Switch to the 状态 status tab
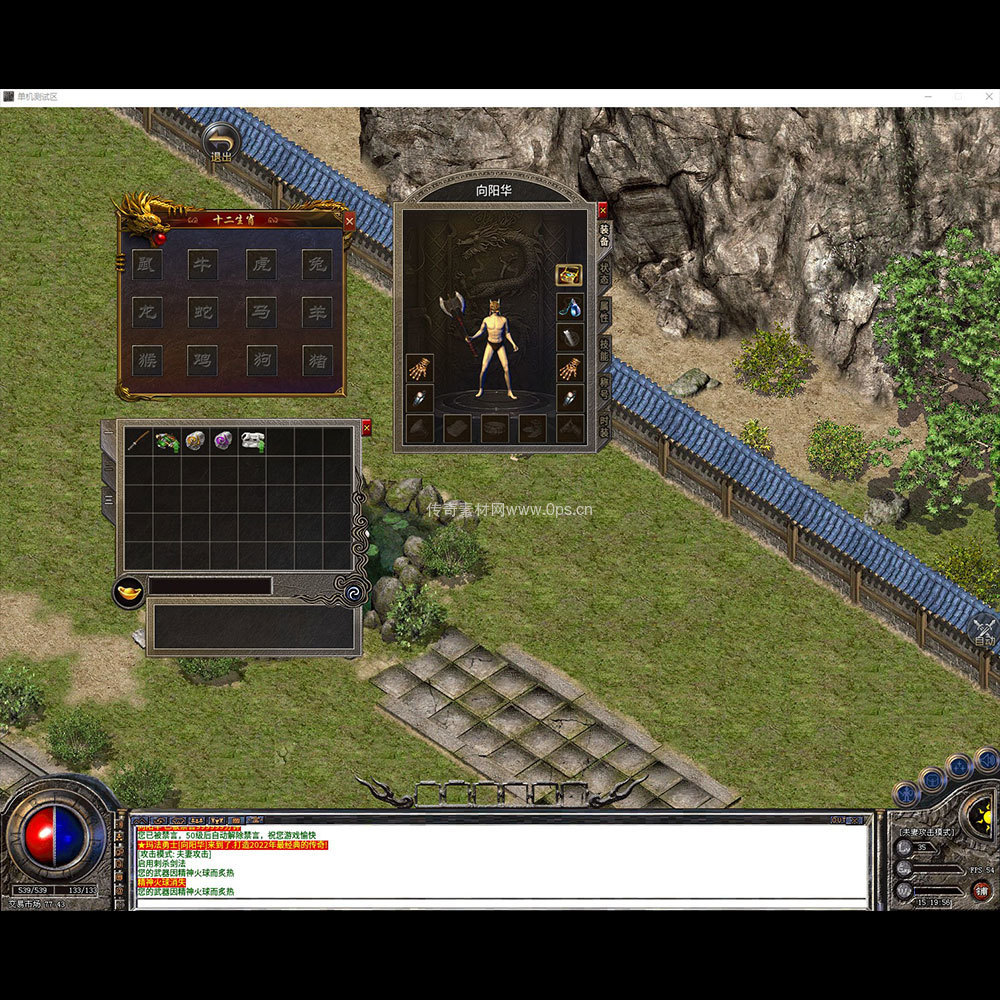This screenshot has height=1000, width=1000. click(x=604, y=273)
